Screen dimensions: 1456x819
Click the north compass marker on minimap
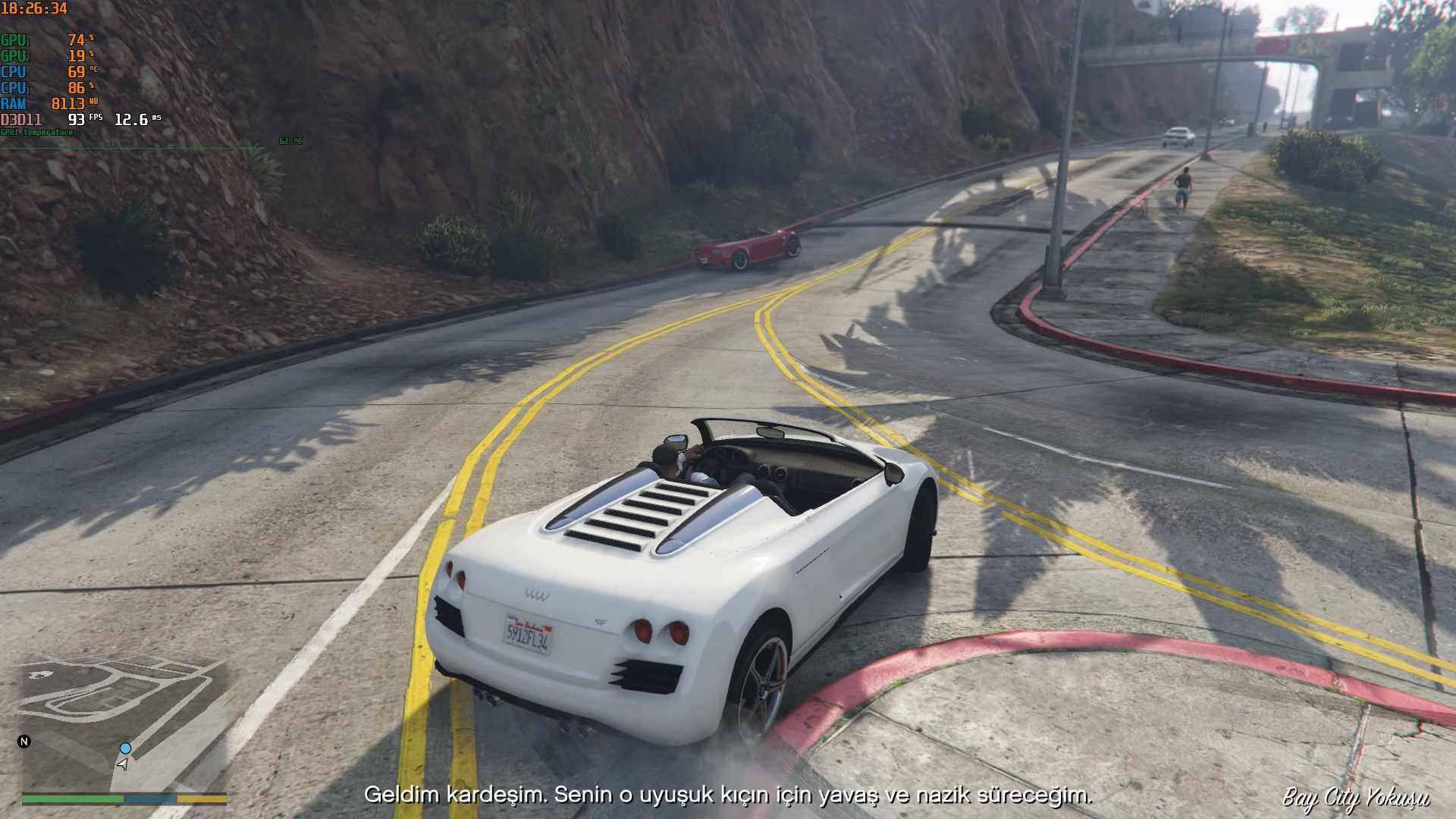point(24,742)
